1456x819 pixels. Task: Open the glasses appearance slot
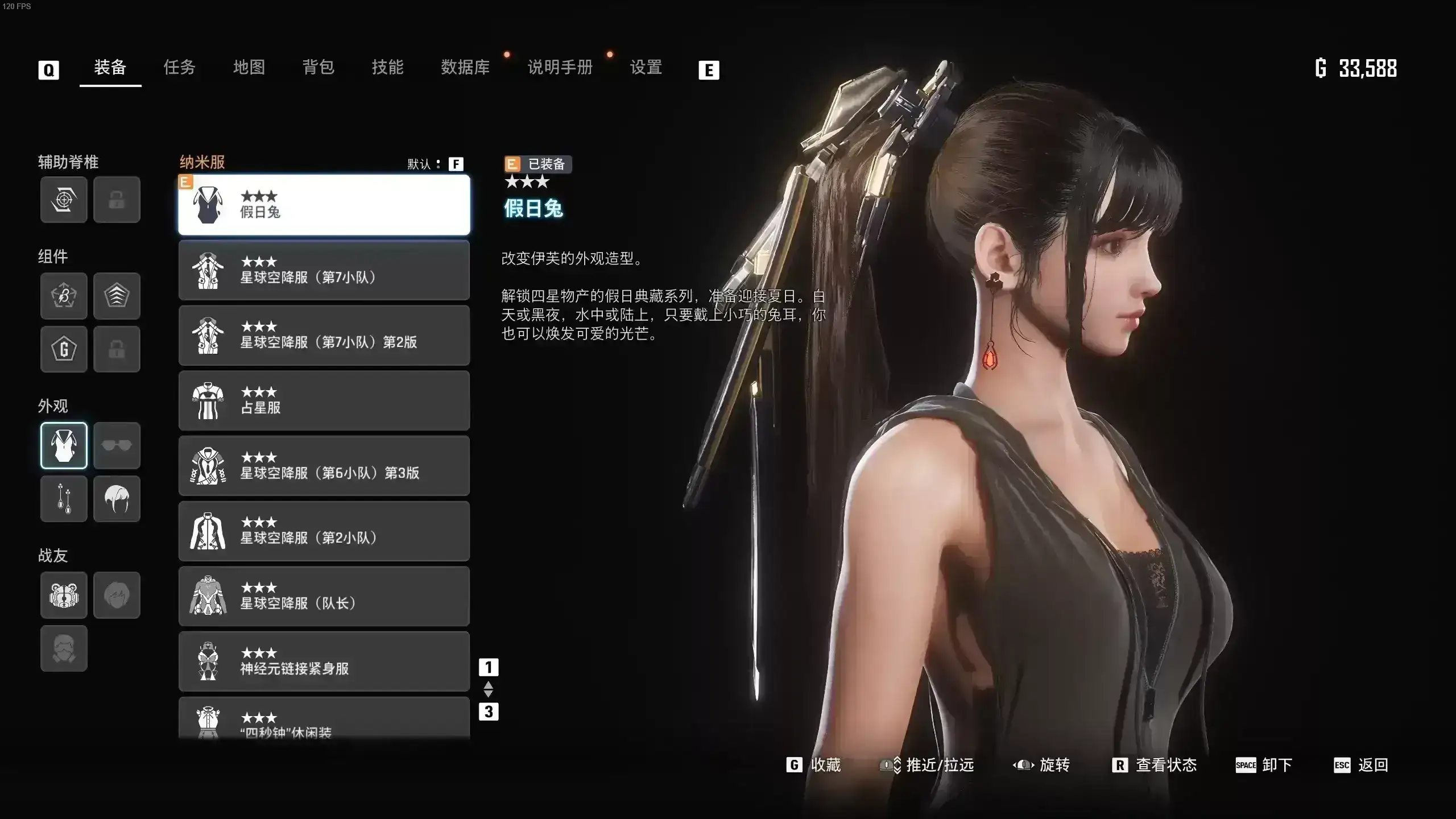(117, 445)
